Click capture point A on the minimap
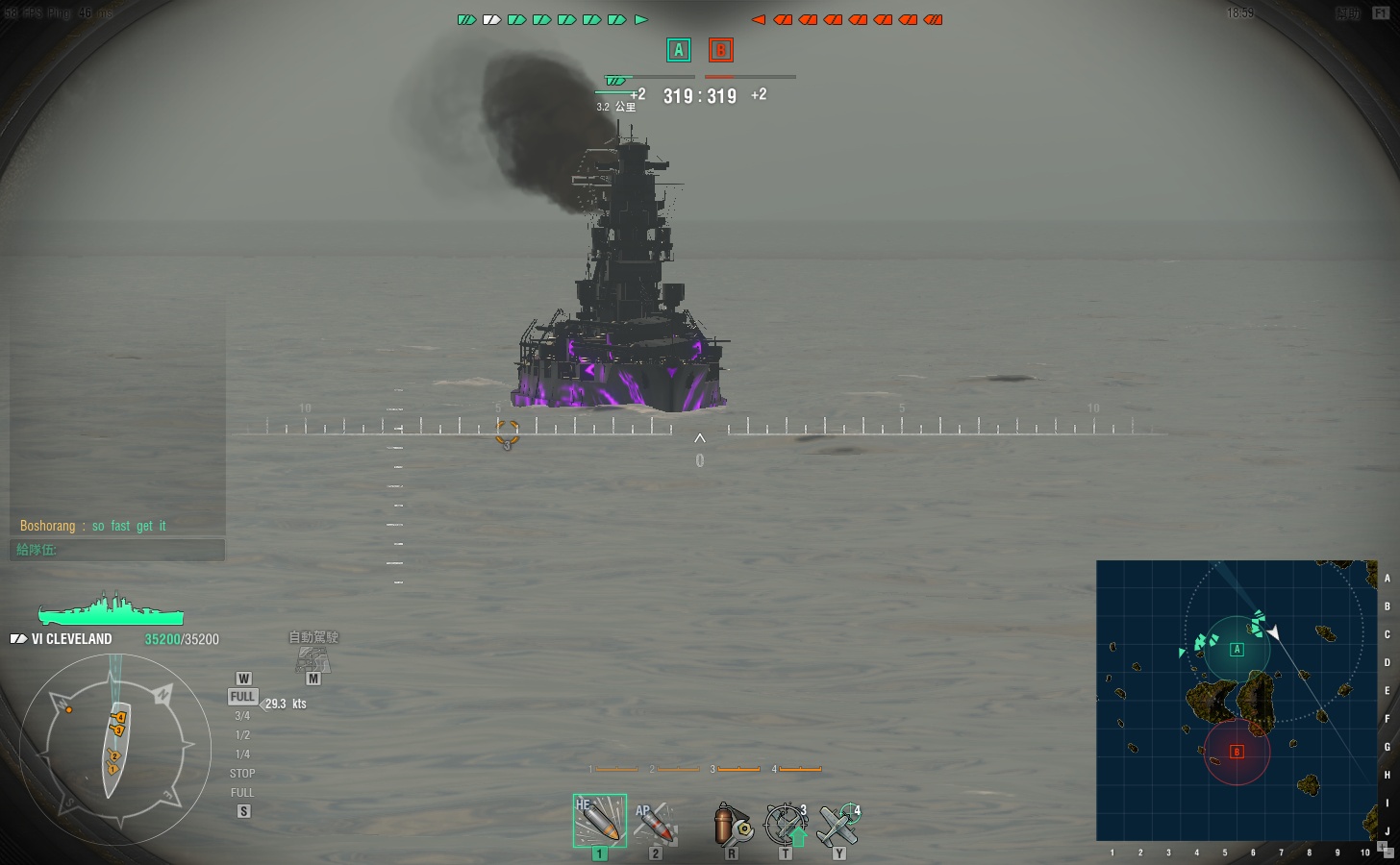The image size is (1400, 865). (1237, 650)
